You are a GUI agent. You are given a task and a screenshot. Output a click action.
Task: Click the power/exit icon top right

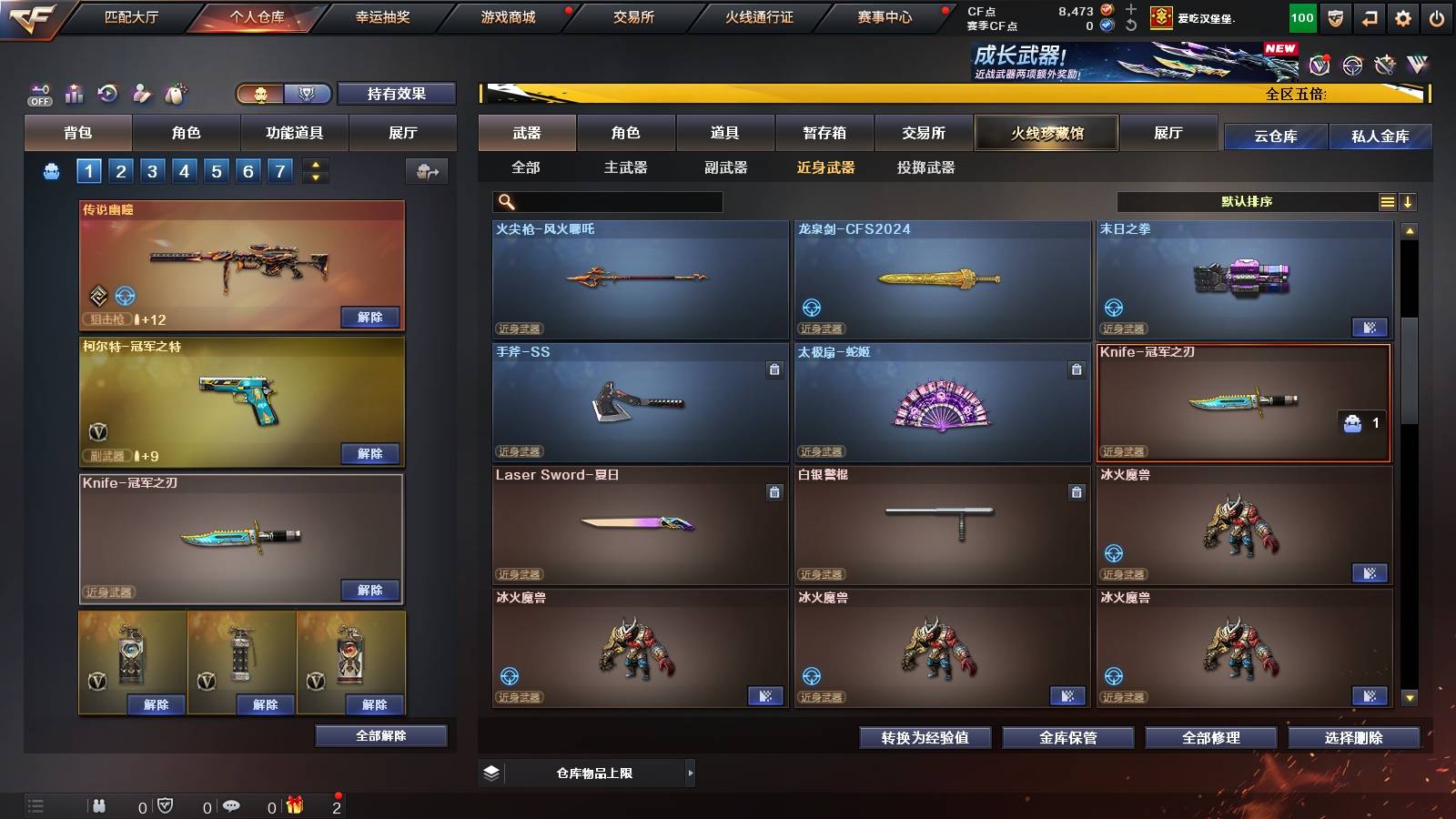(x=1438, y=16)
